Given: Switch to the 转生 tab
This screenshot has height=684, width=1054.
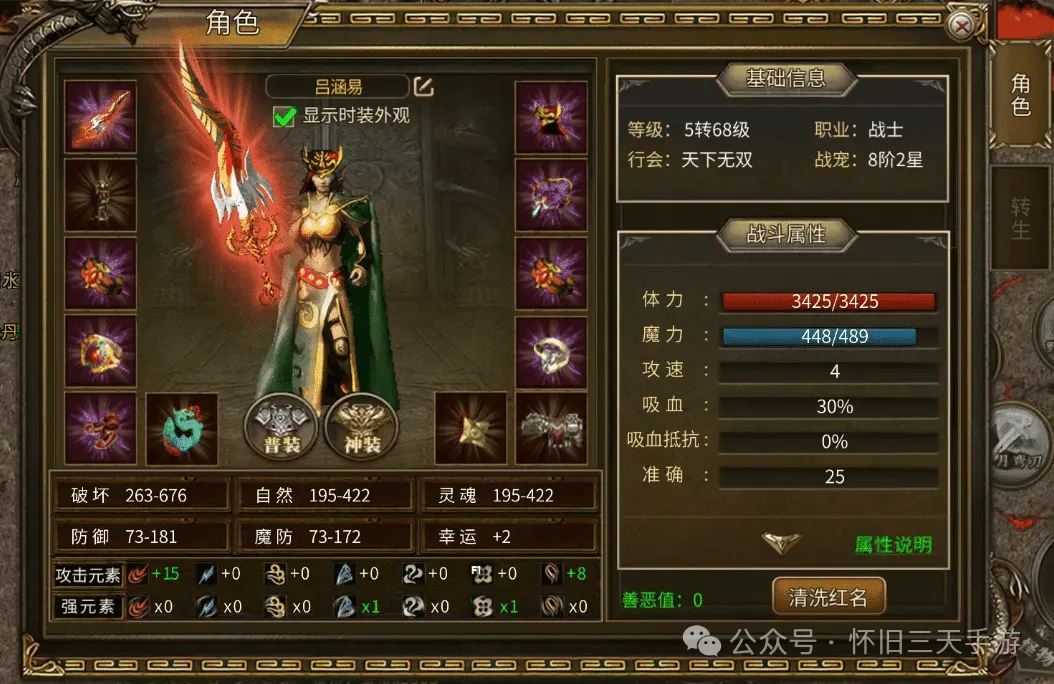Looking at the screenshot, I should [1020, 218].
